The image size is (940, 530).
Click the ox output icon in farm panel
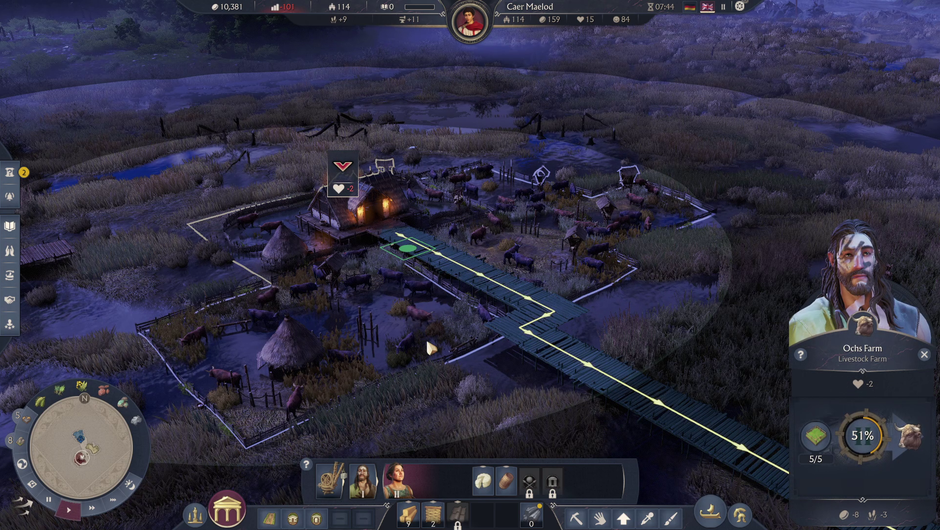(908, 437)
